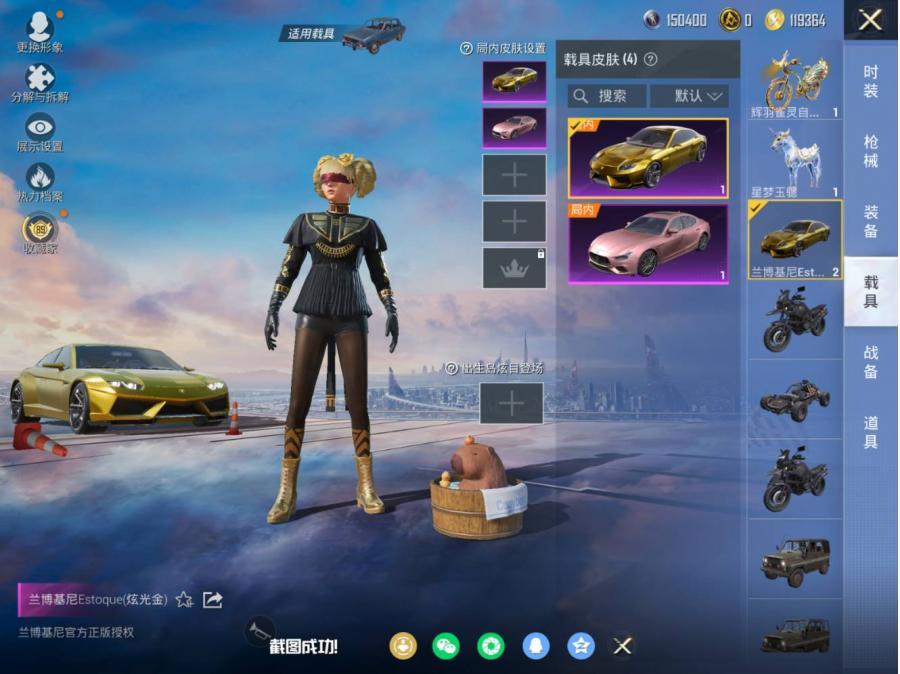Switch to the 时装 outfits tab
This screenshot has height=674, width=900.
click(871, 82)
